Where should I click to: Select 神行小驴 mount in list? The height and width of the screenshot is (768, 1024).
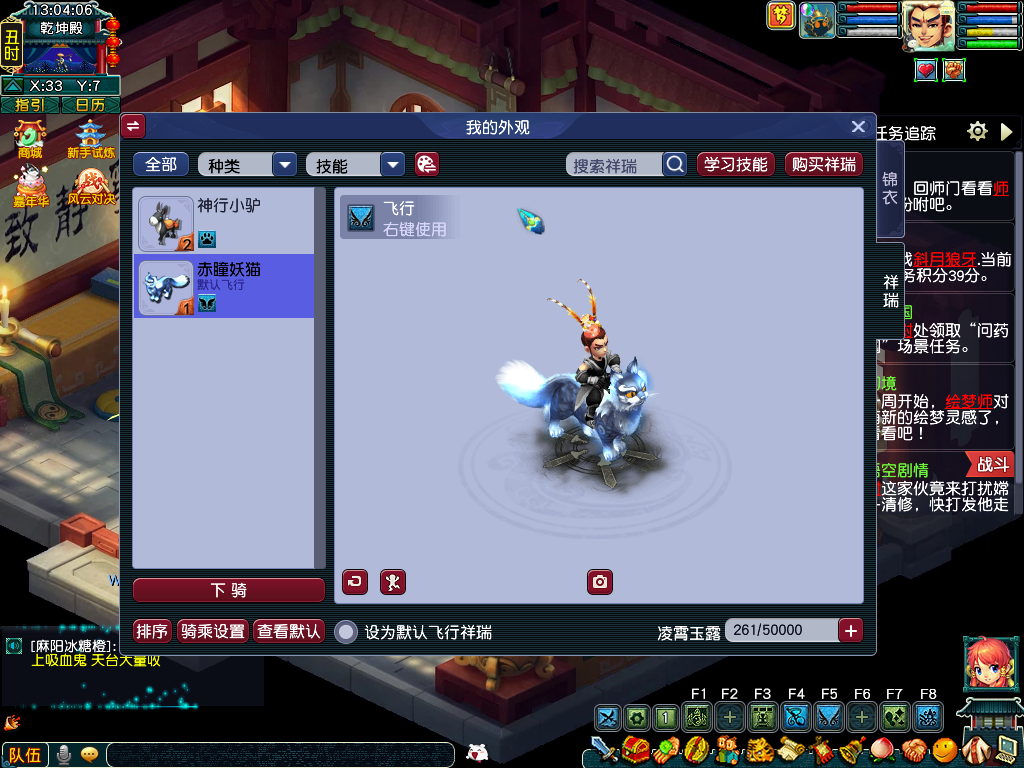(x=224, y=223)
